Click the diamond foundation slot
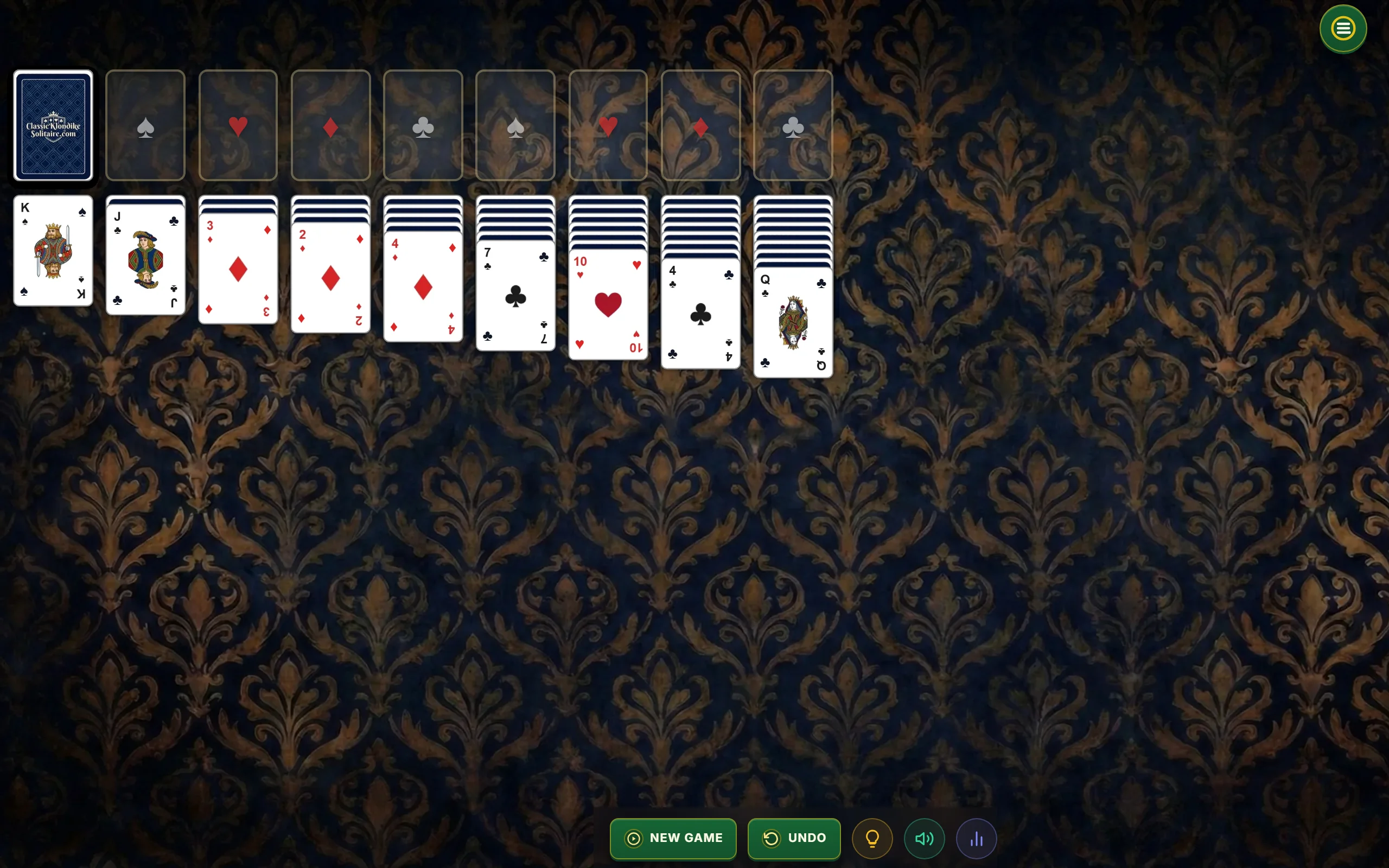 pos(330,125)
